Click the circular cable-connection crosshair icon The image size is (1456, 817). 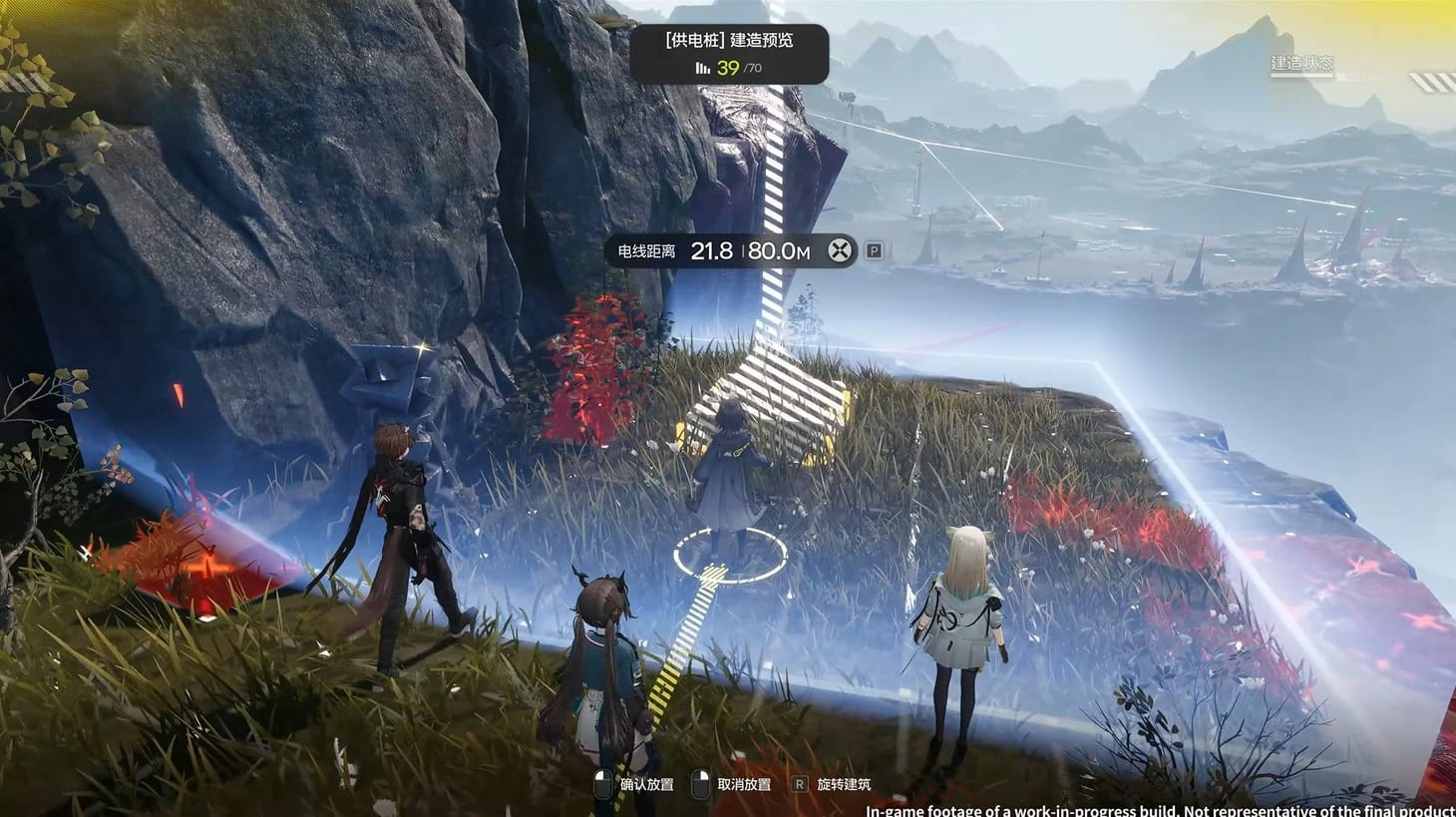(x=839, y=250)
